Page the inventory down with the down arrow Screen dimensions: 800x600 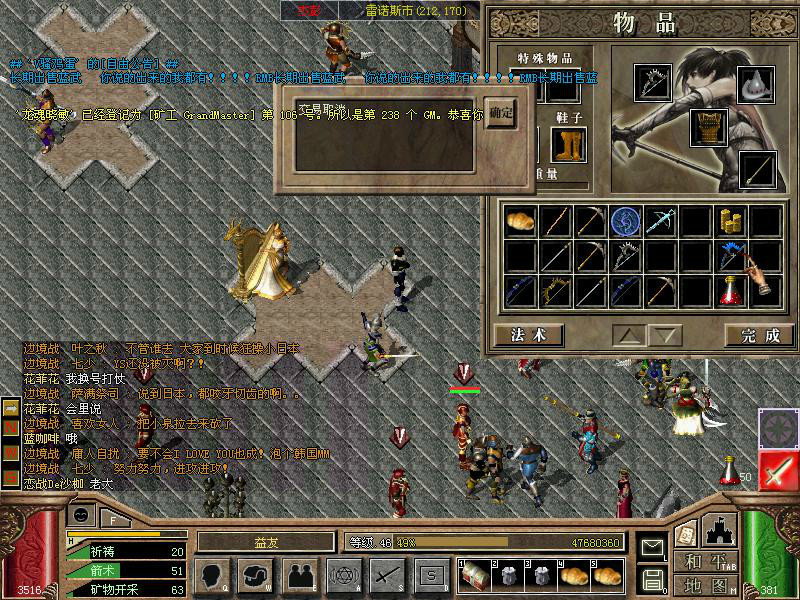coord(665,335)
